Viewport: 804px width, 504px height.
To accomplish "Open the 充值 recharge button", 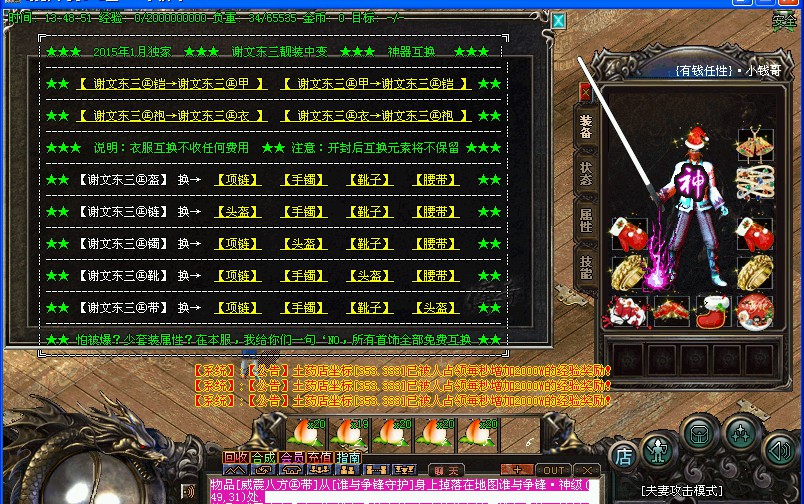I will coord(320,458).
